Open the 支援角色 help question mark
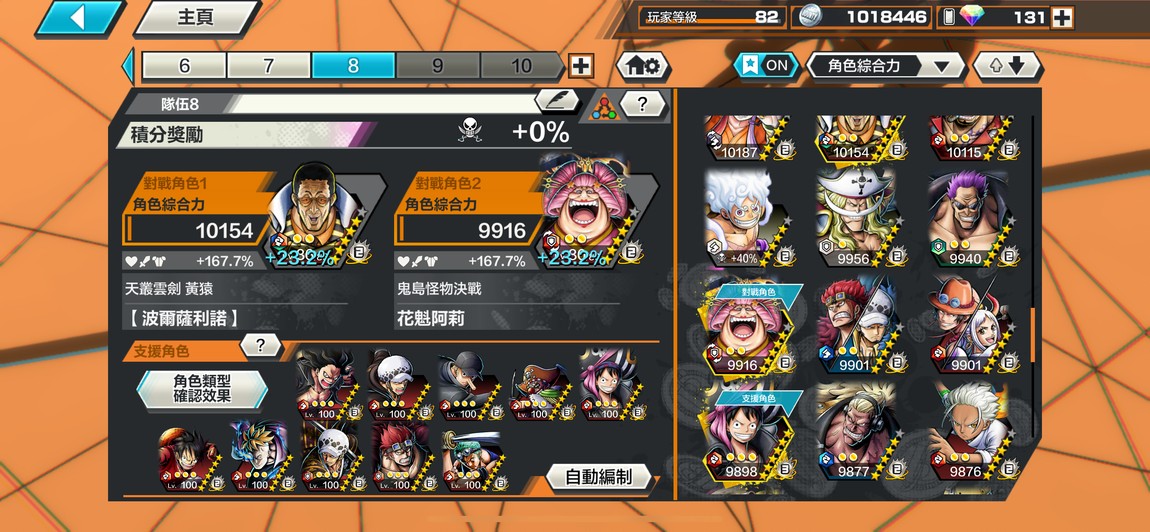The width and height of the screenshot is (1150, 532). click(260, 346)
